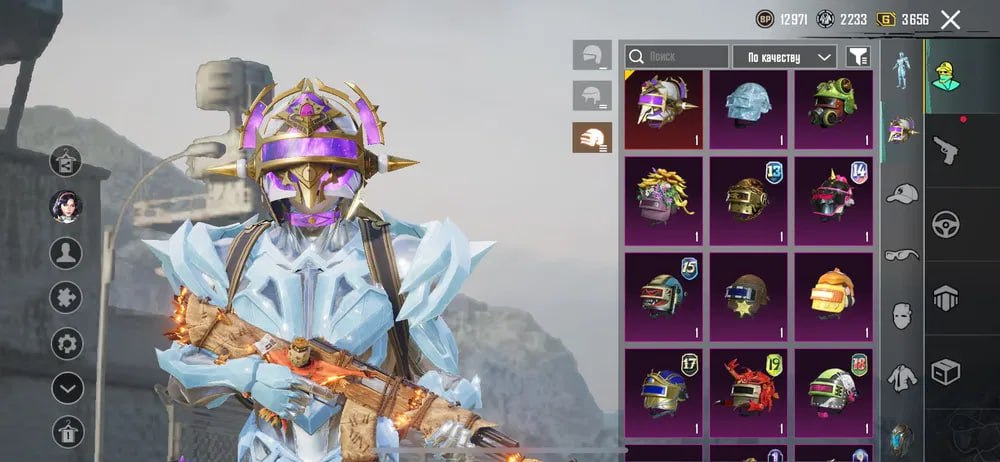Click the gear settings icon
The width and height of the screenshot is (1000, 462).
coord(67,343)
